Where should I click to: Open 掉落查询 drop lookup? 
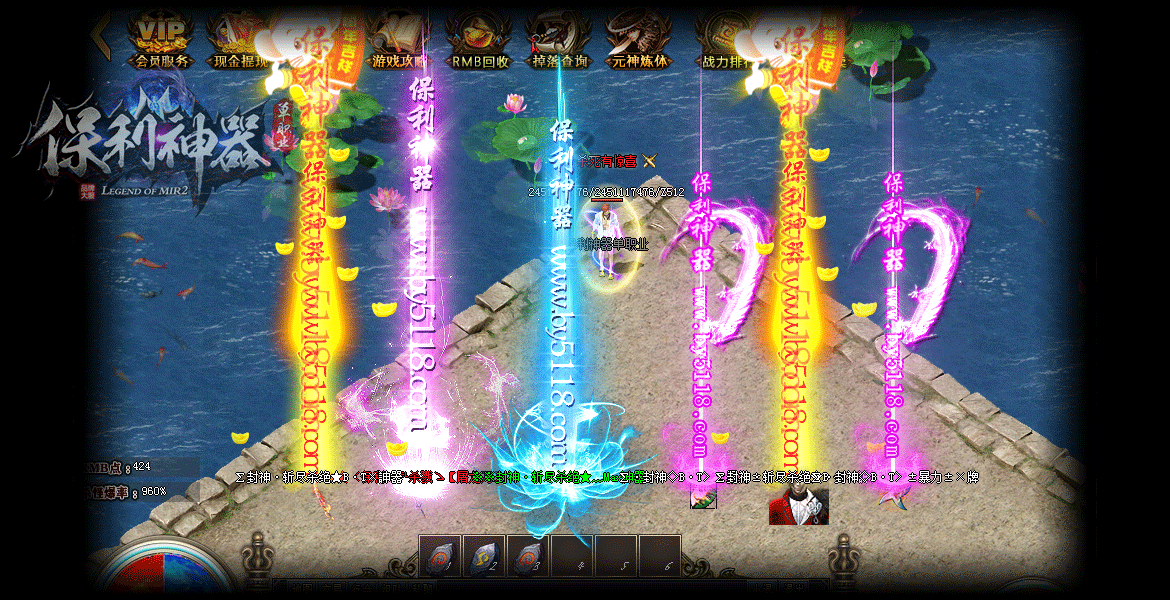pyautogui.click(x=559, y=40)
